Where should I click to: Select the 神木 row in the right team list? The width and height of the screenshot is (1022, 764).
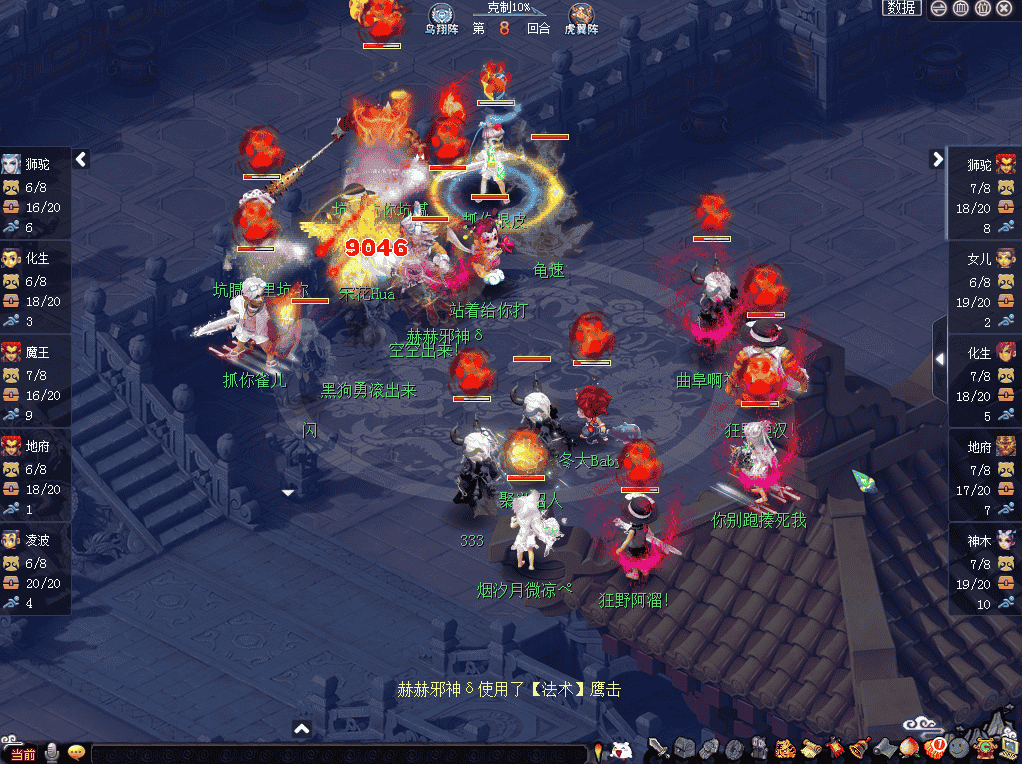[x=985, y=569]
